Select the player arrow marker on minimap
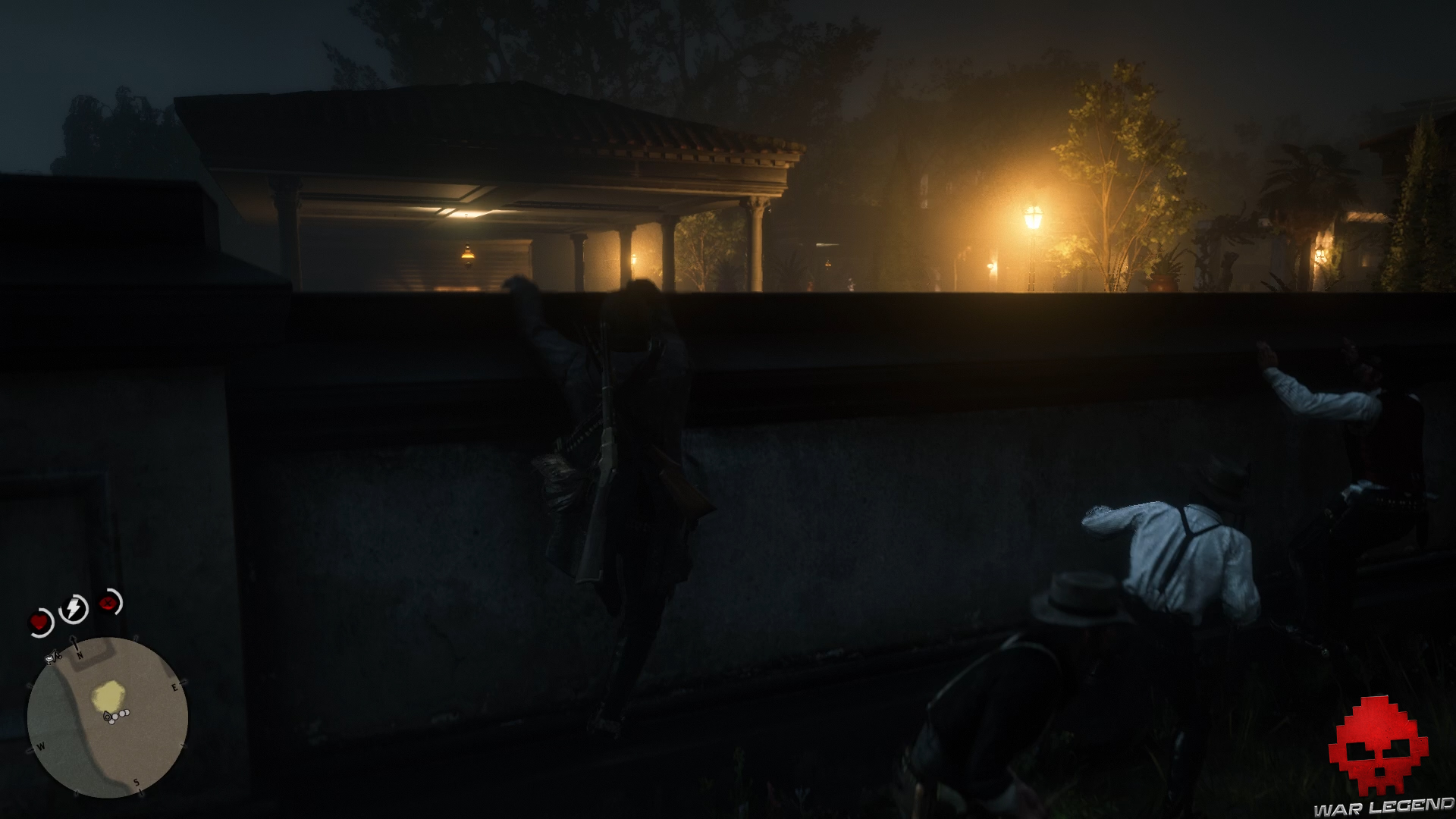 pos(107,717)
